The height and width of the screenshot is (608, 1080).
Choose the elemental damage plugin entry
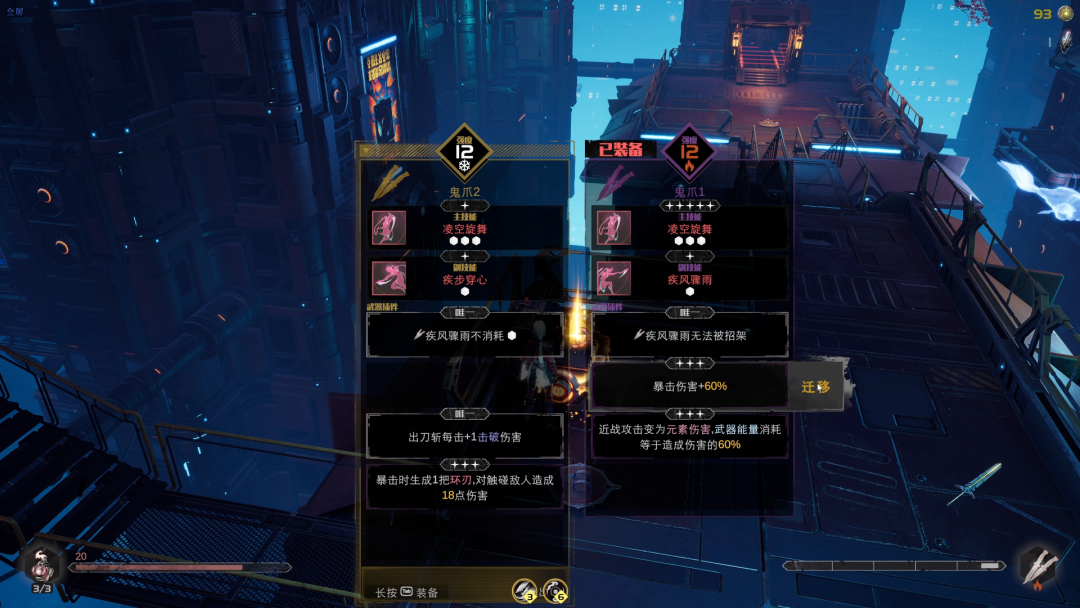click(x=689, y=436)
